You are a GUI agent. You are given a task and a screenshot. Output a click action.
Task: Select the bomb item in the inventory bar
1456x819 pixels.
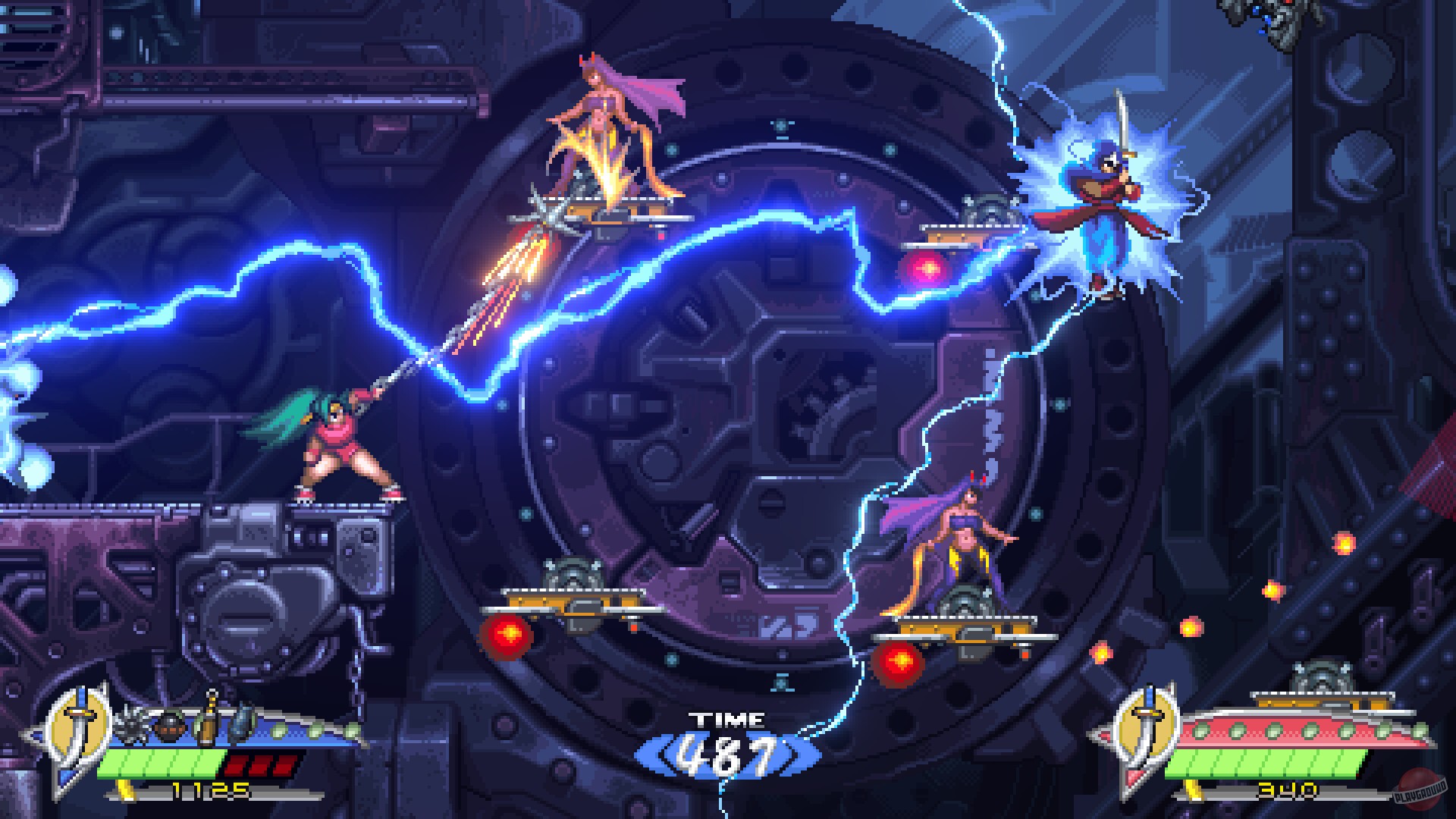[x=169, y=728]
